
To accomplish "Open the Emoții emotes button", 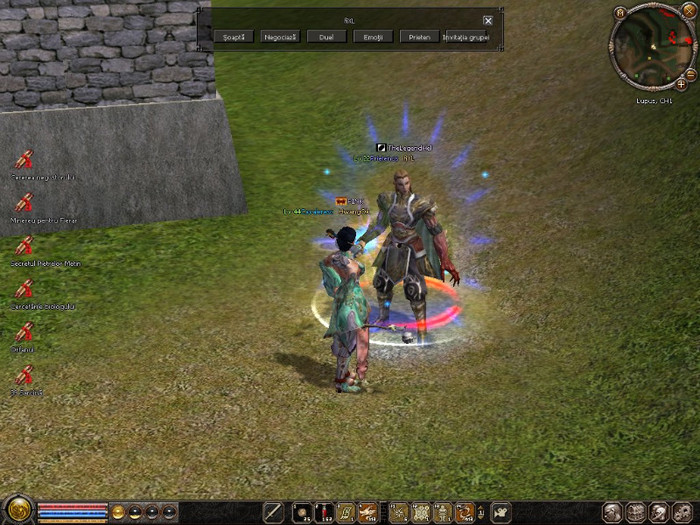I will click(x=372, y=36).
